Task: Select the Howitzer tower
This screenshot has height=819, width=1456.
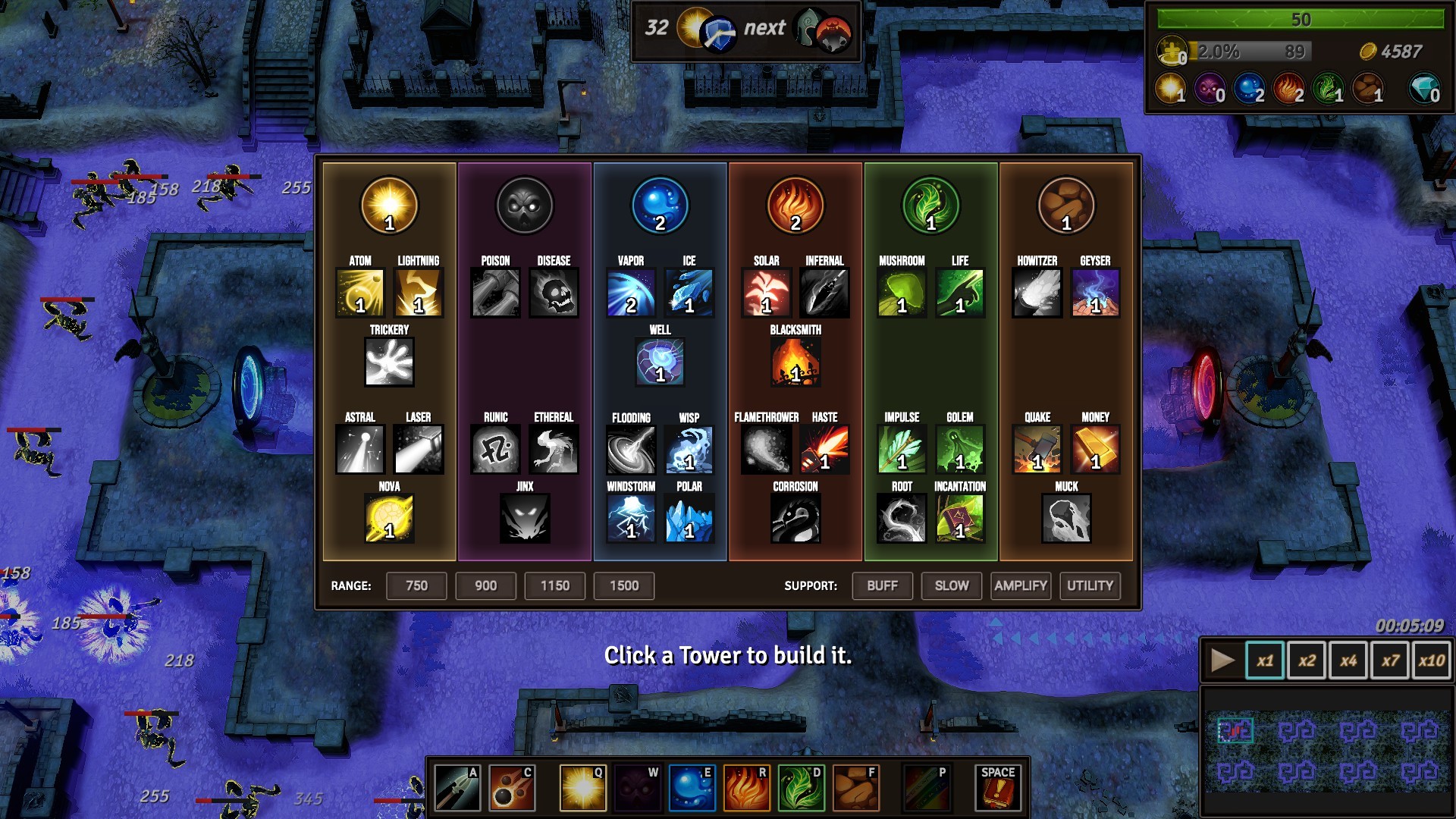Action: click(1037, 294)
